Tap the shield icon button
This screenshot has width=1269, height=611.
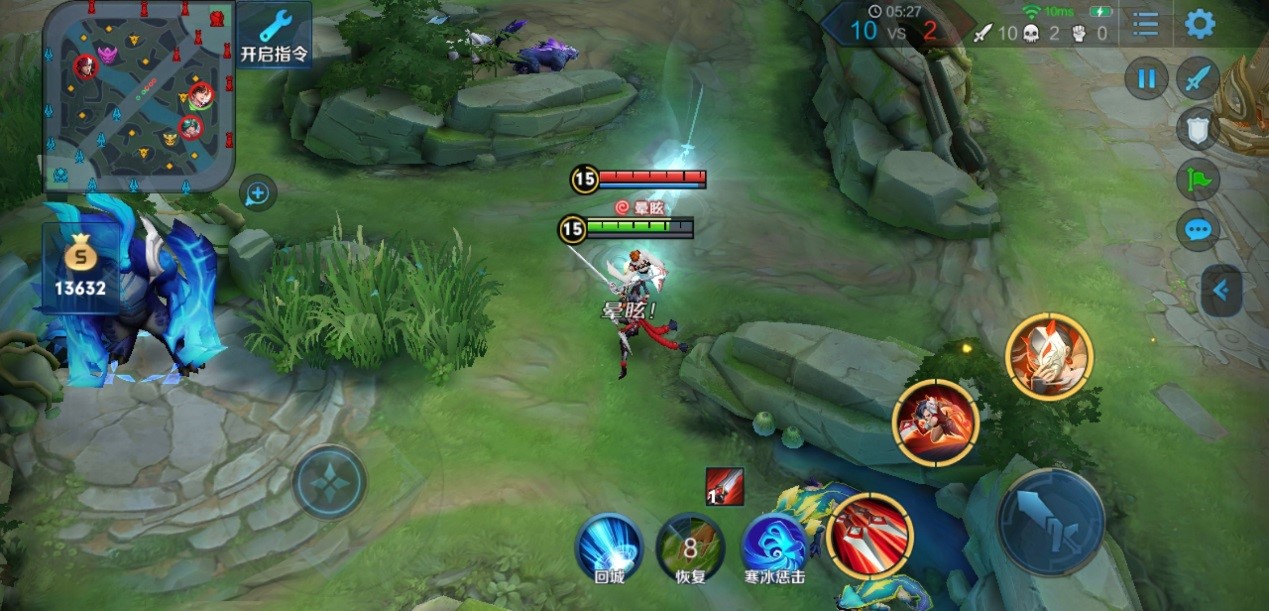[1197, 129]
